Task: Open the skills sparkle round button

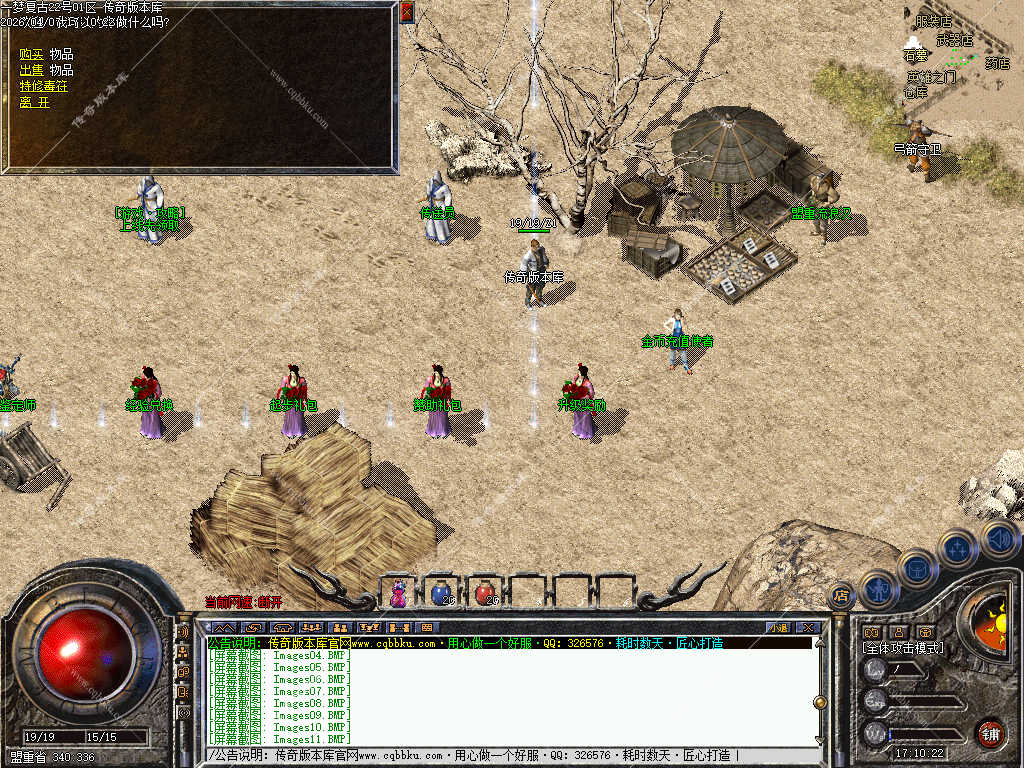Action: pyautogui.click(x=957, y=548)
